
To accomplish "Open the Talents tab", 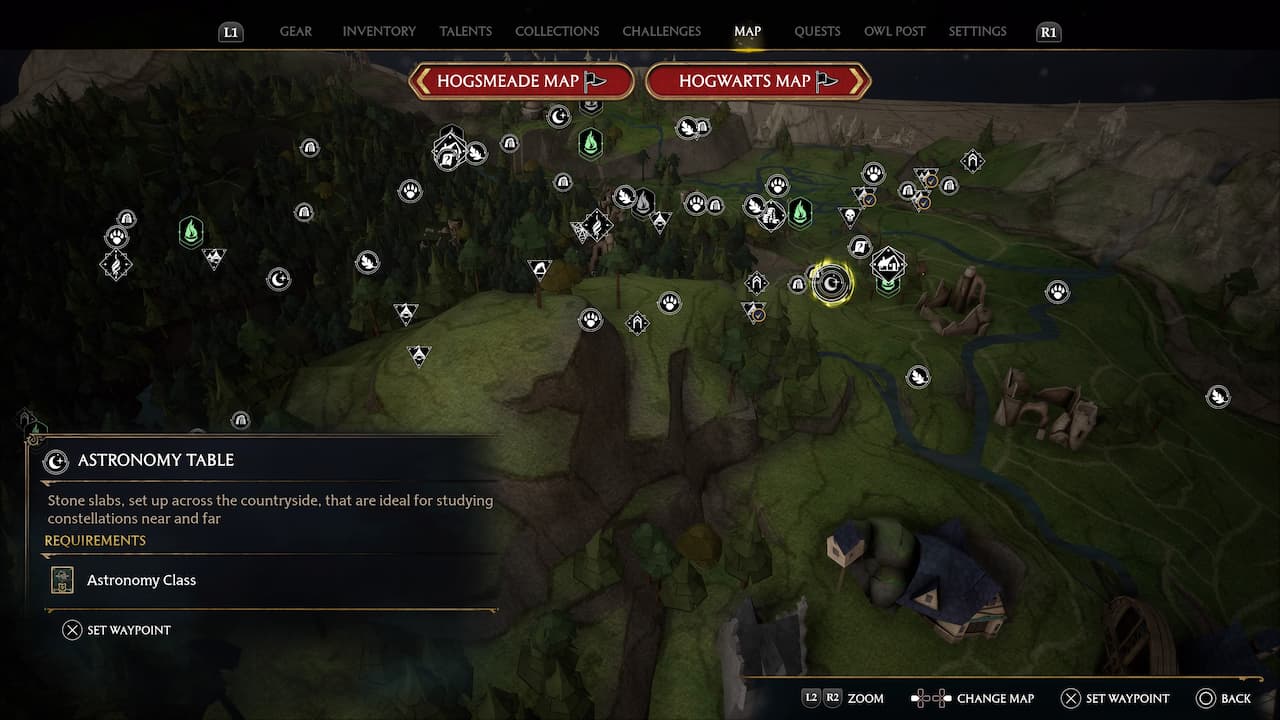I will (x=465, y=31).
